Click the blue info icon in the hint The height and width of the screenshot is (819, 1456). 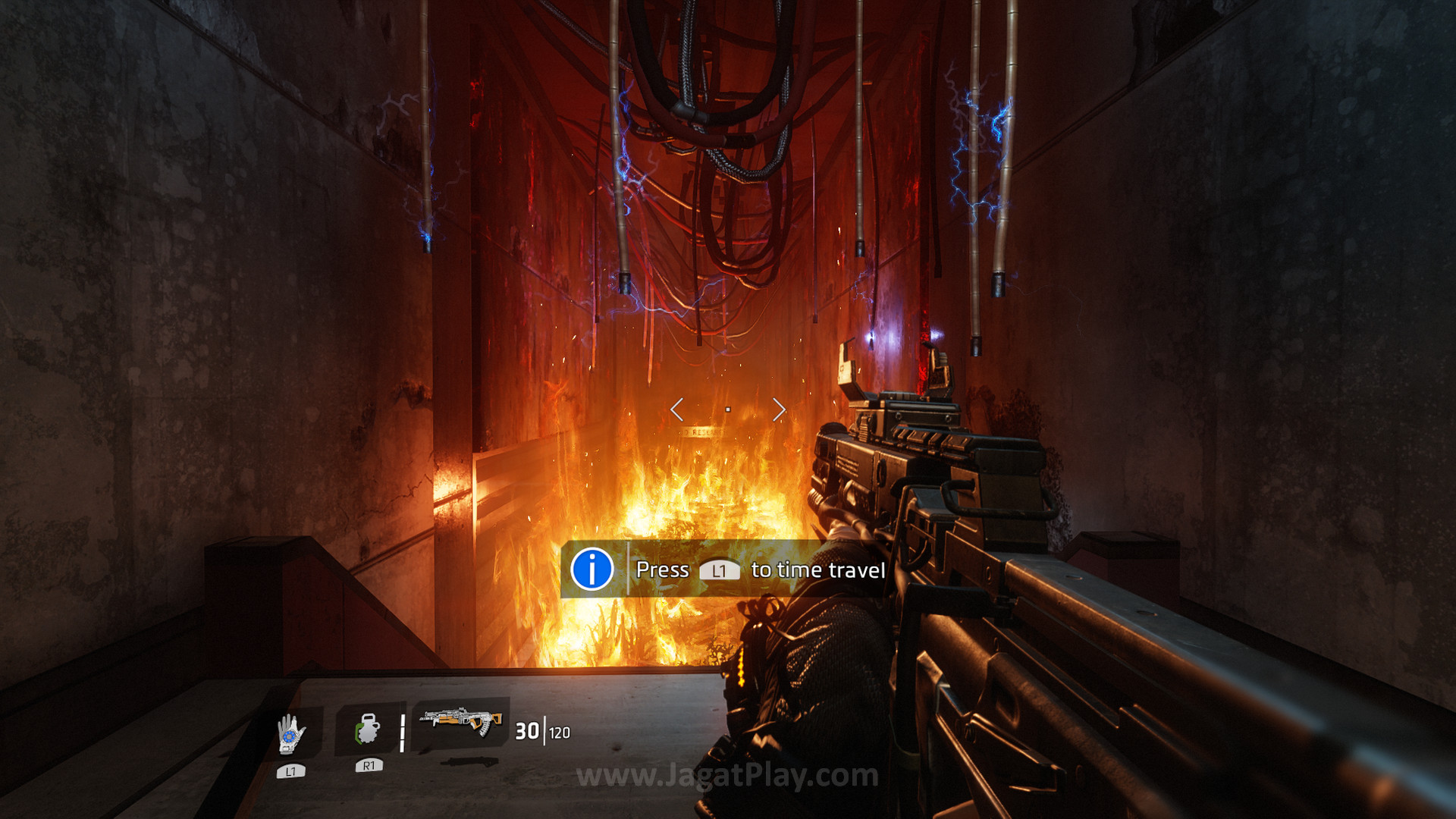591,569
